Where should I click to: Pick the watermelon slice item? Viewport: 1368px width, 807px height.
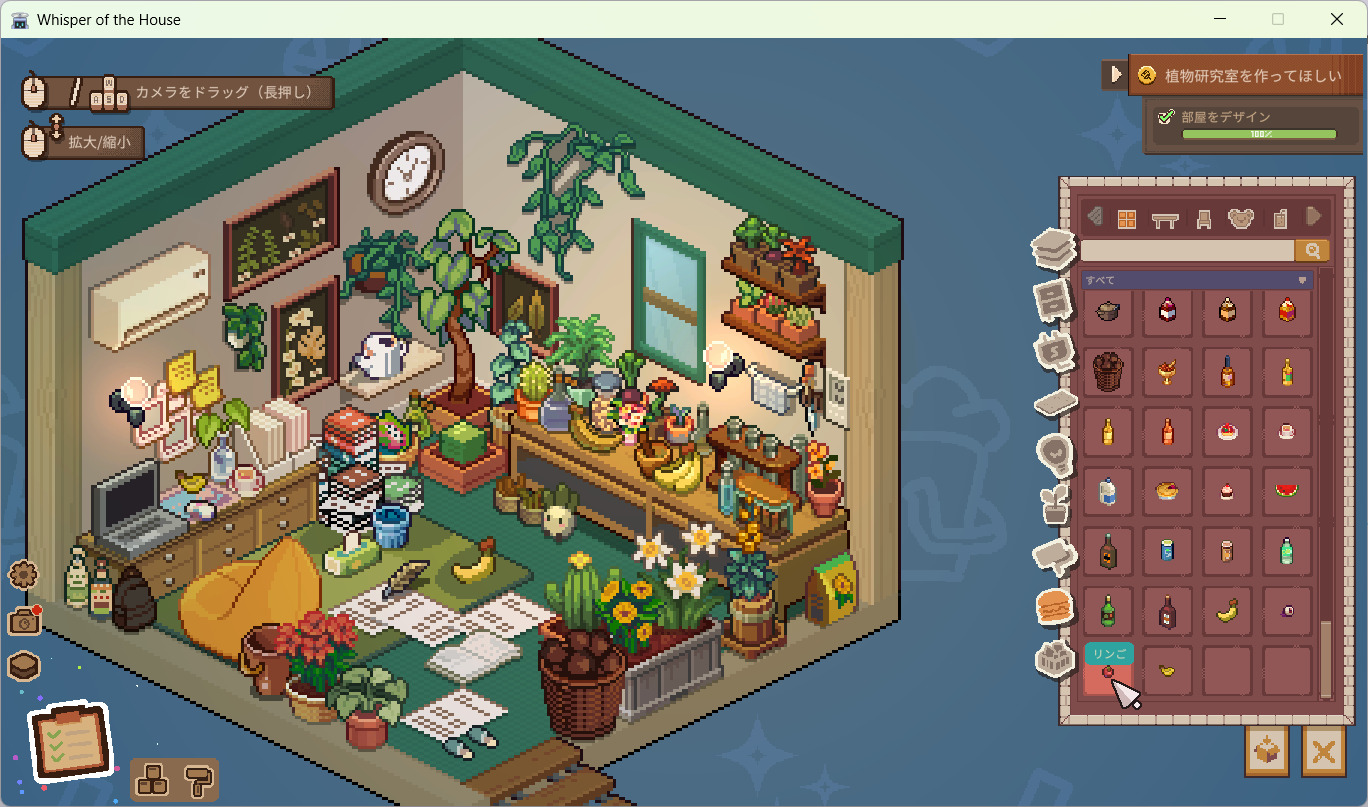click(x=1286, y=491)
